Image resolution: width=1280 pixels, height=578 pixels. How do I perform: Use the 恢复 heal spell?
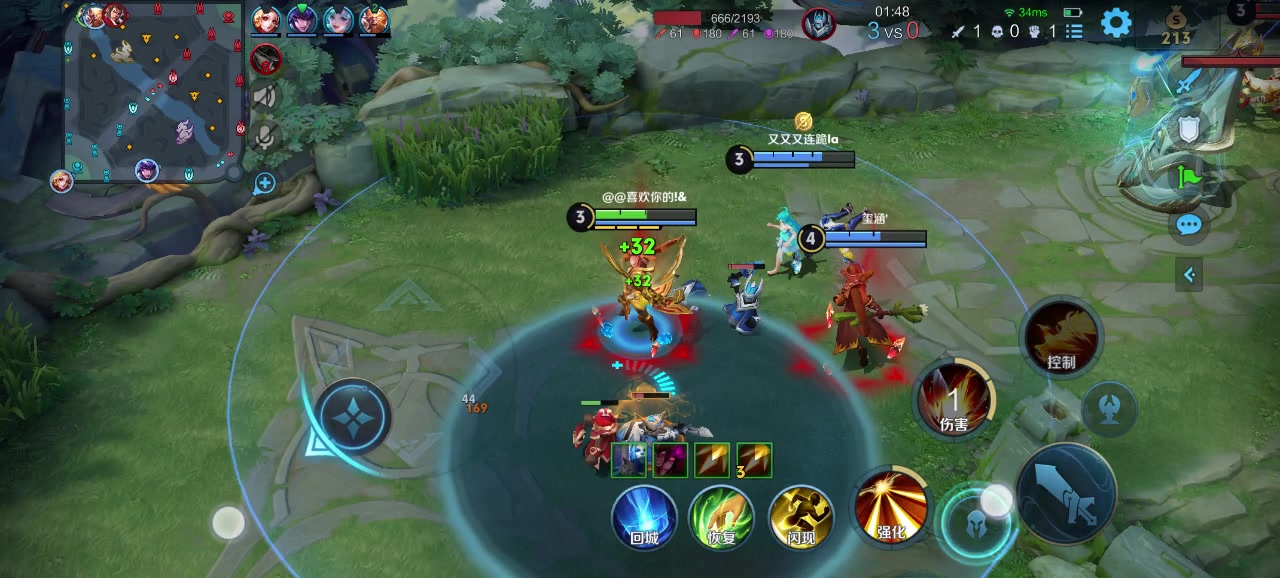pyautogui.click(x=721, y=517)
